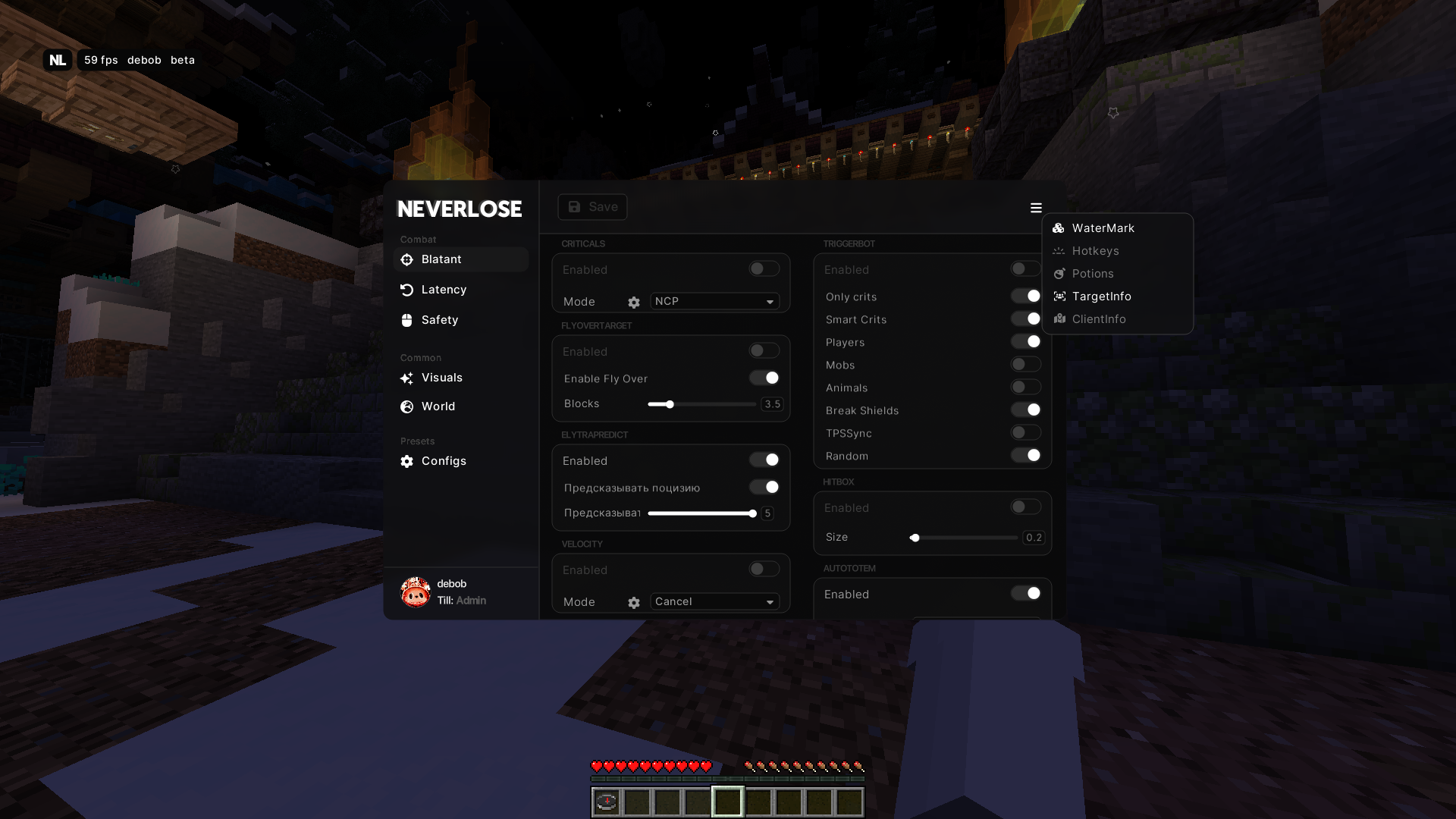Open Configs via the gear icon

(407, 460)
